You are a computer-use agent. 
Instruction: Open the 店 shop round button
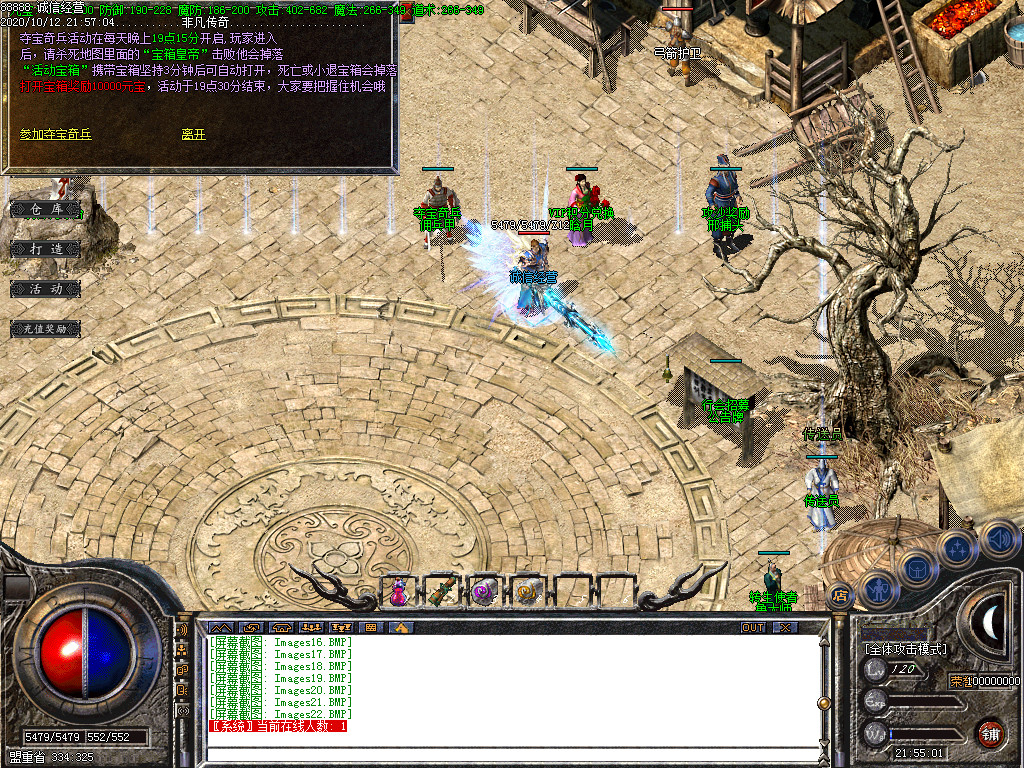point(841,596)
